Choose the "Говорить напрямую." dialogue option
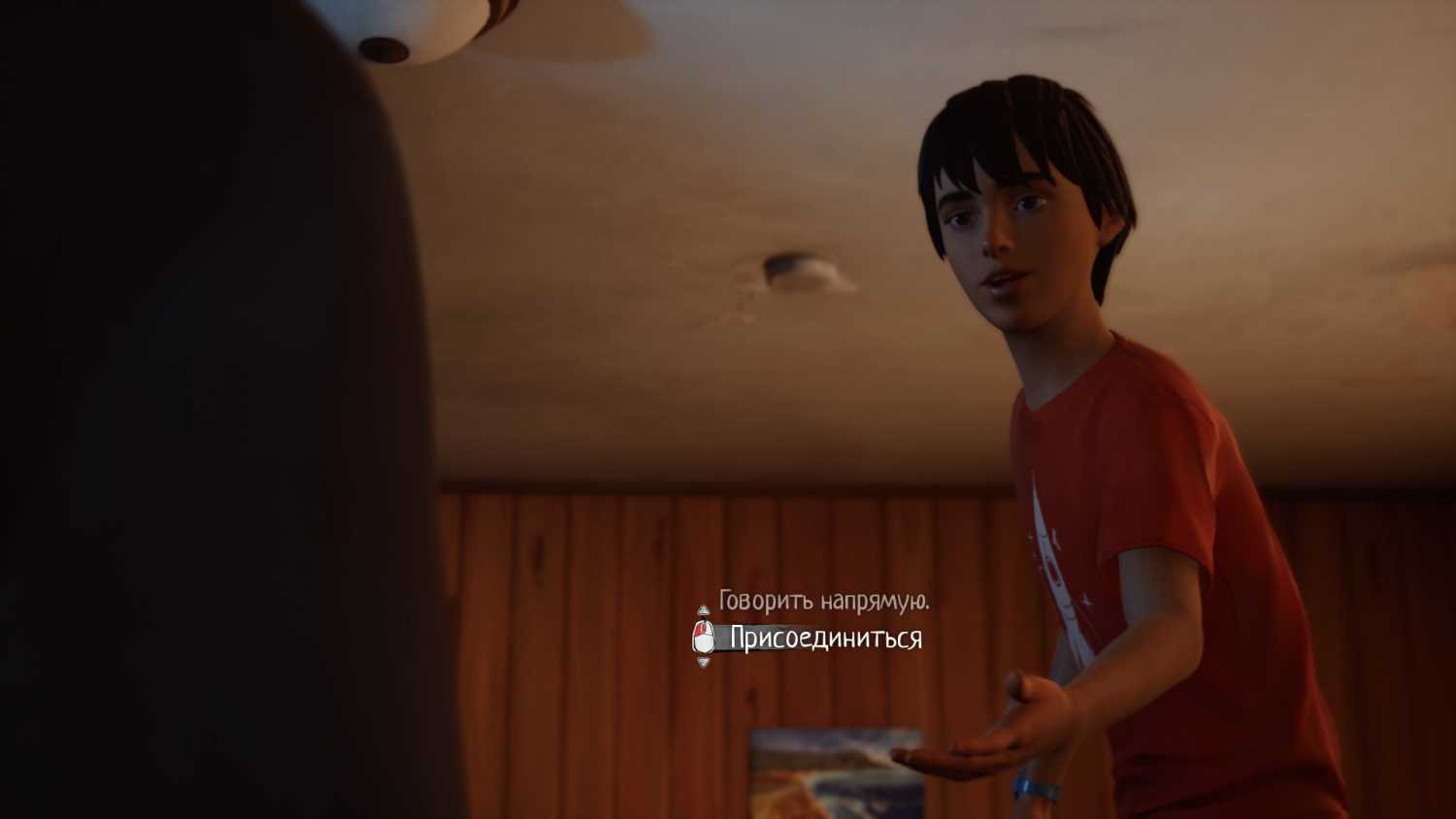The height and width of the screenshot is (819, 1456). pyautogui.click(x=823, y=601)
